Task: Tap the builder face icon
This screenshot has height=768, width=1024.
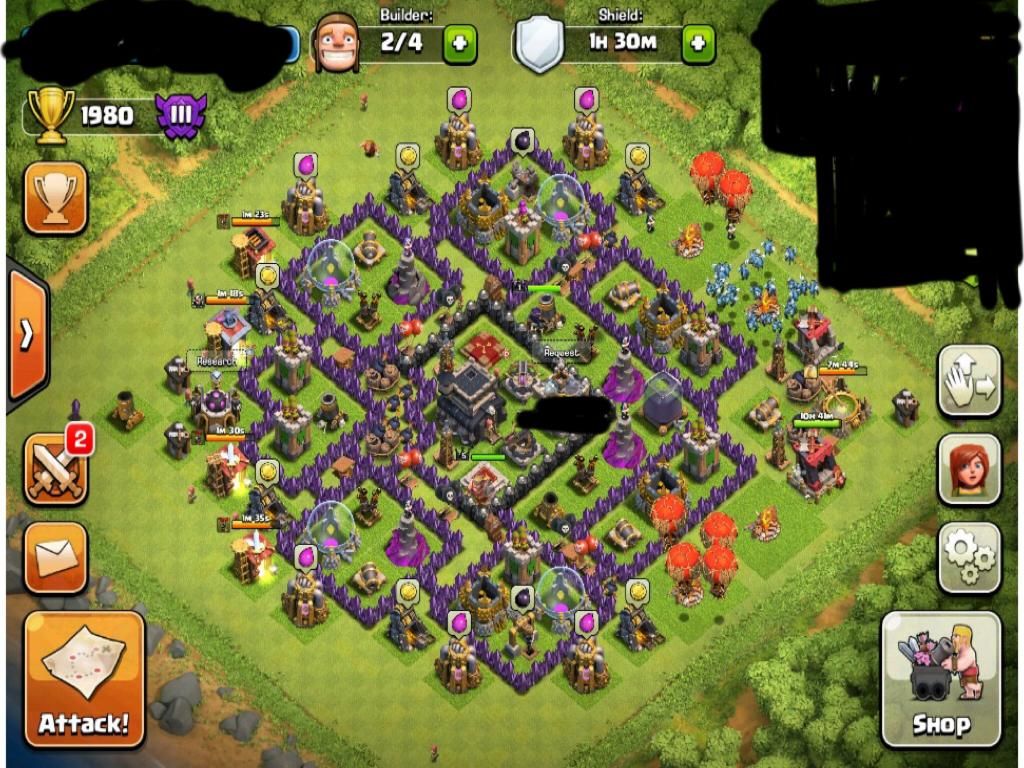Action: coord(336,42)
